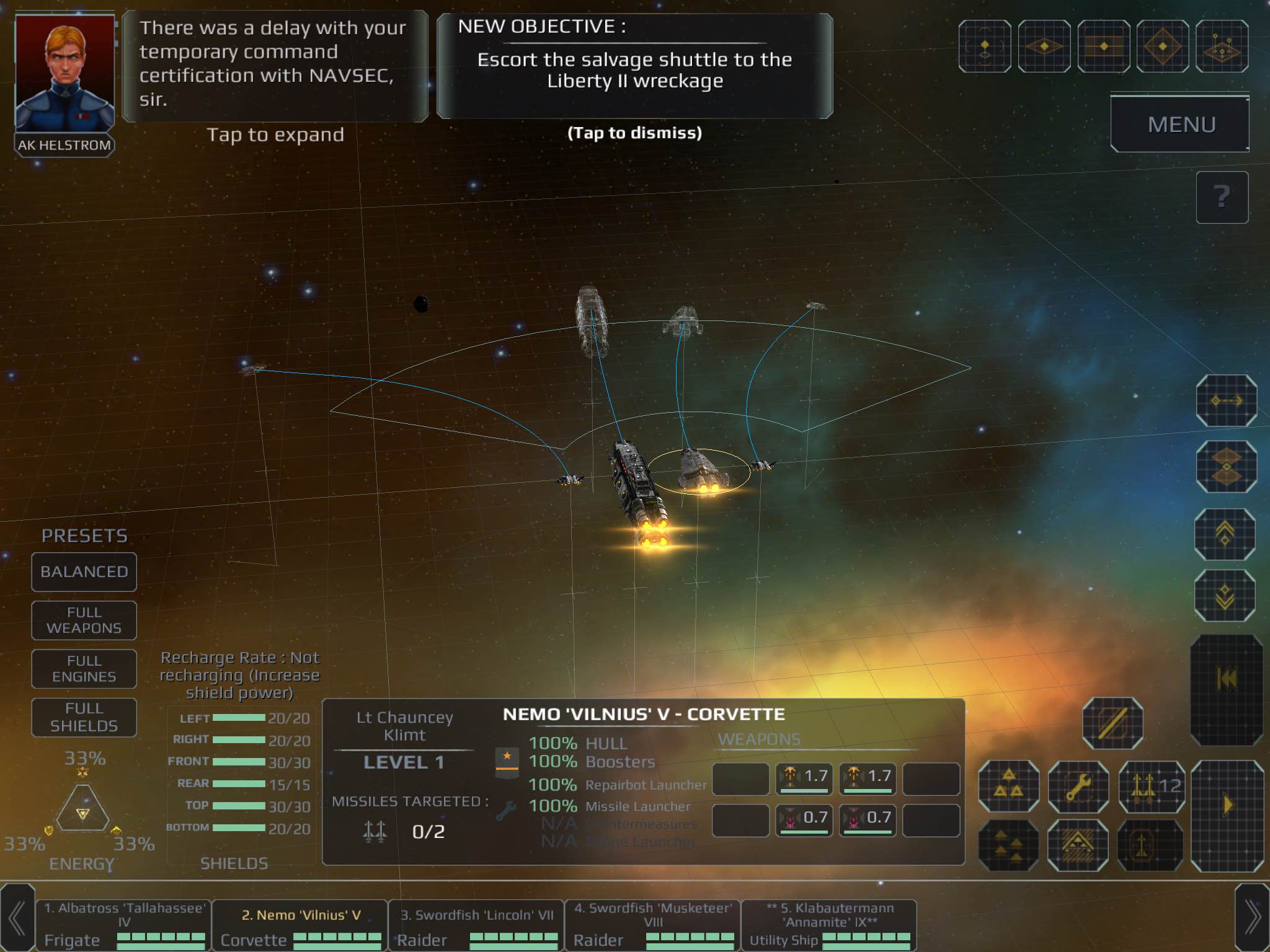Open the question mark help button
Screen dimensions: 1270x952
coord(1221,197)
